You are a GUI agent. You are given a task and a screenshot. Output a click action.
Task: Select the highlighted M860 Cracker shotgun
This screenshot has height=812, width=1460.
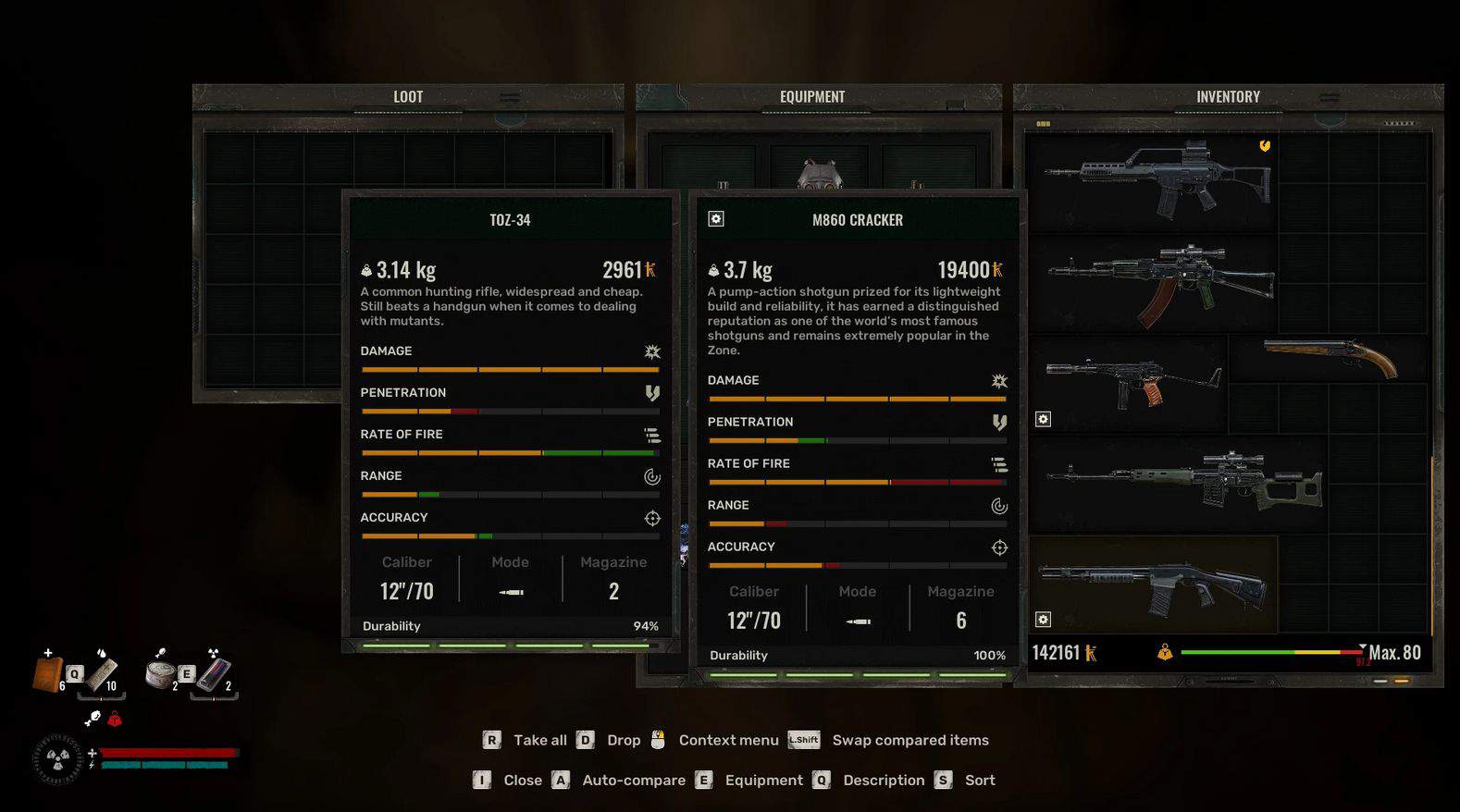(1153, 584)
